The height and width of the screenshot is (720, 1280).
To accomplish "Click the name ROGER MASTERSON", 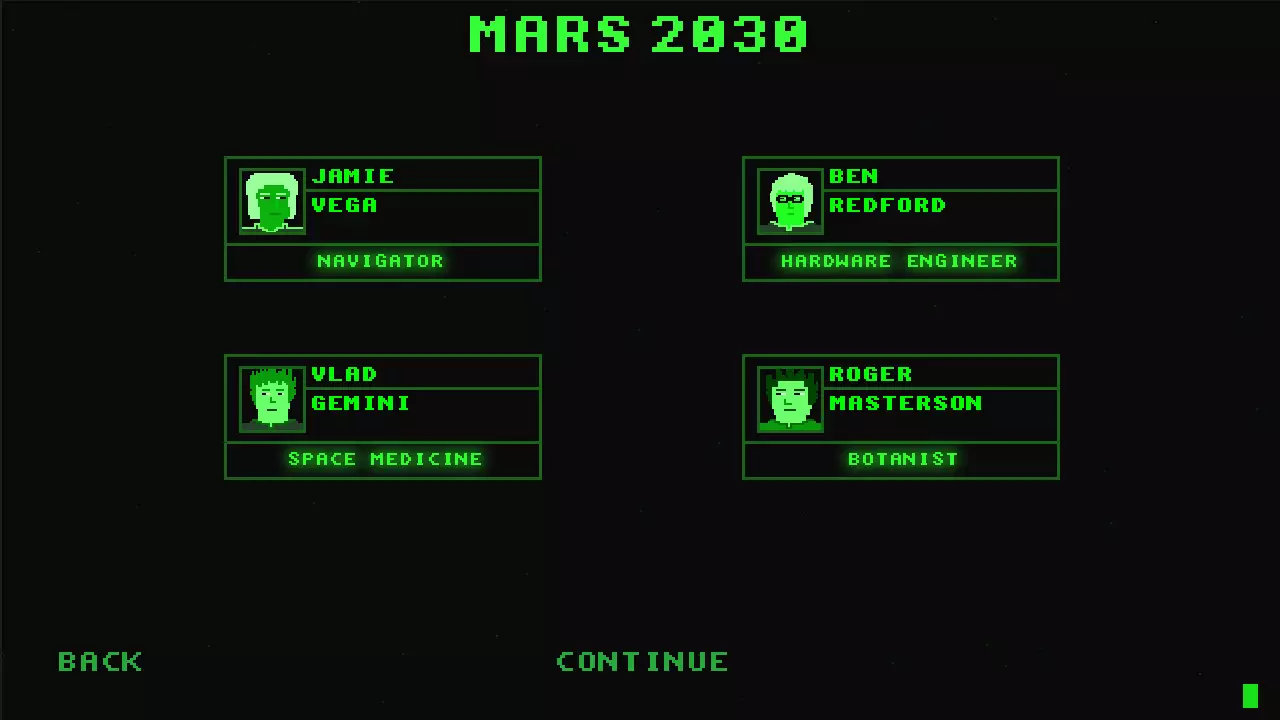I will tap(905, 389).
